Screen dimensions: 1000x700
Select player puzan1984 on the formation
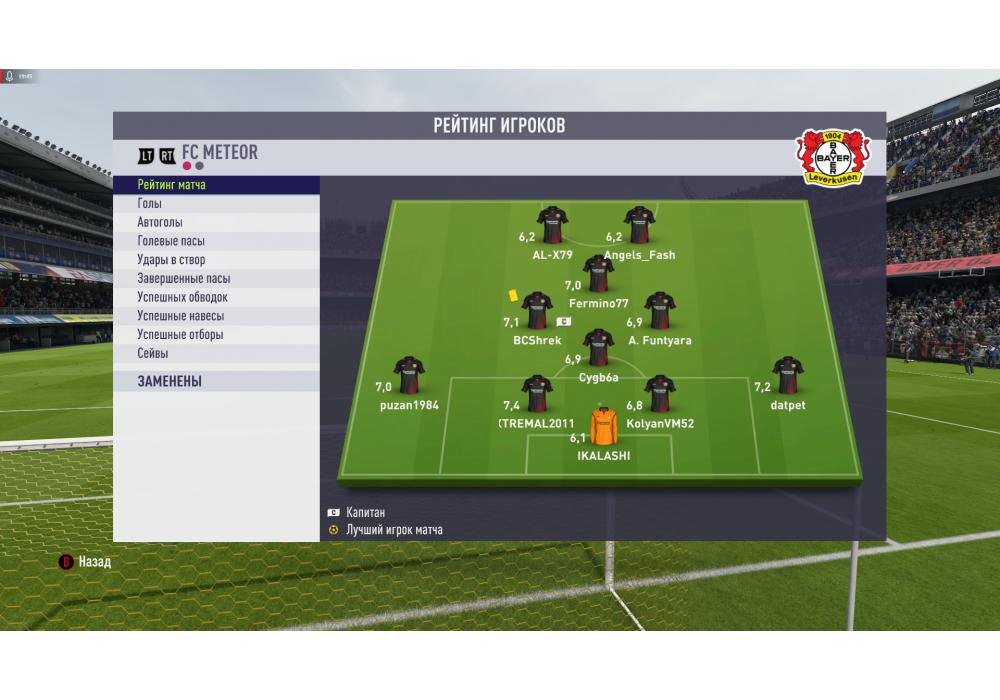click(409, 375)
